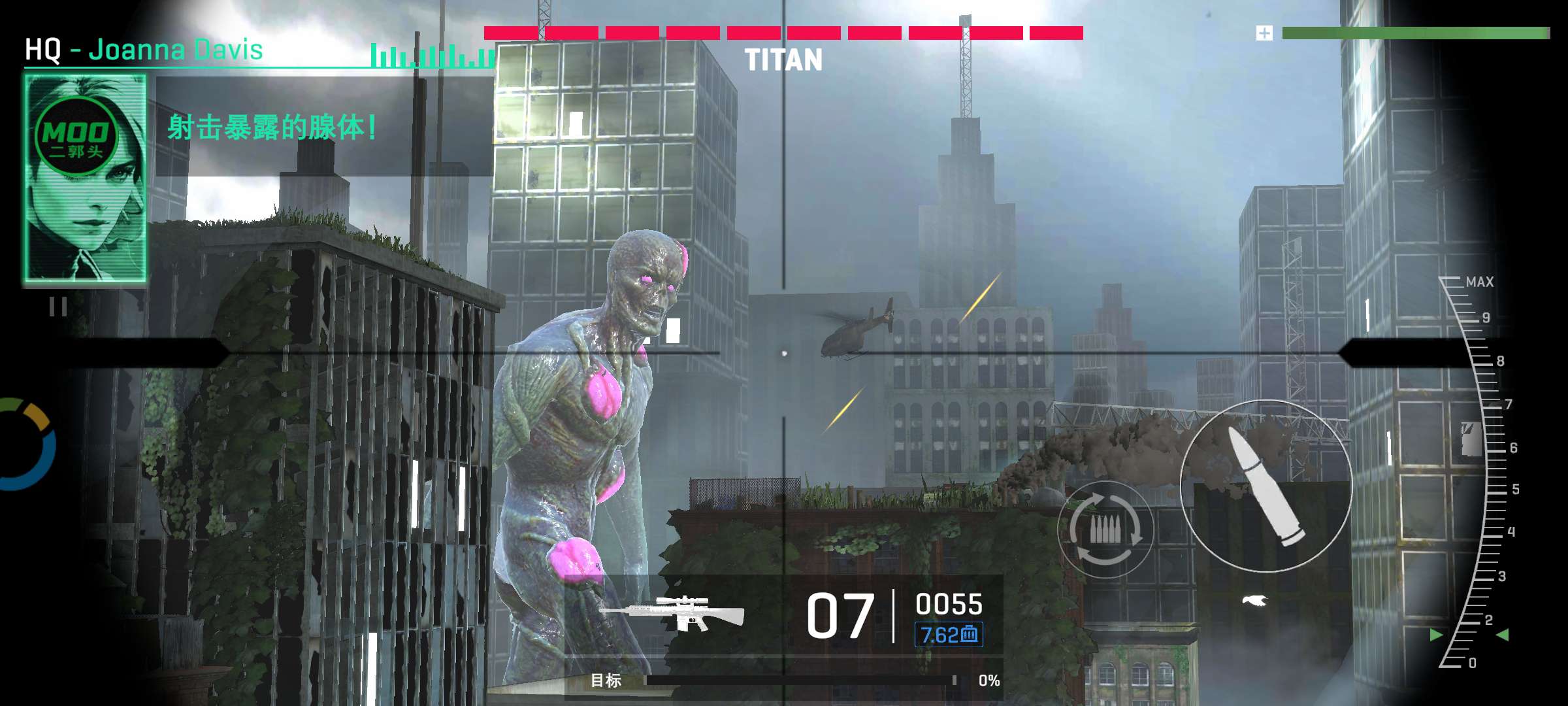The image size is (1568, 706).
Task: Fire using the large bullet button
Action: pyautogui.click(x=1266, y=486)
